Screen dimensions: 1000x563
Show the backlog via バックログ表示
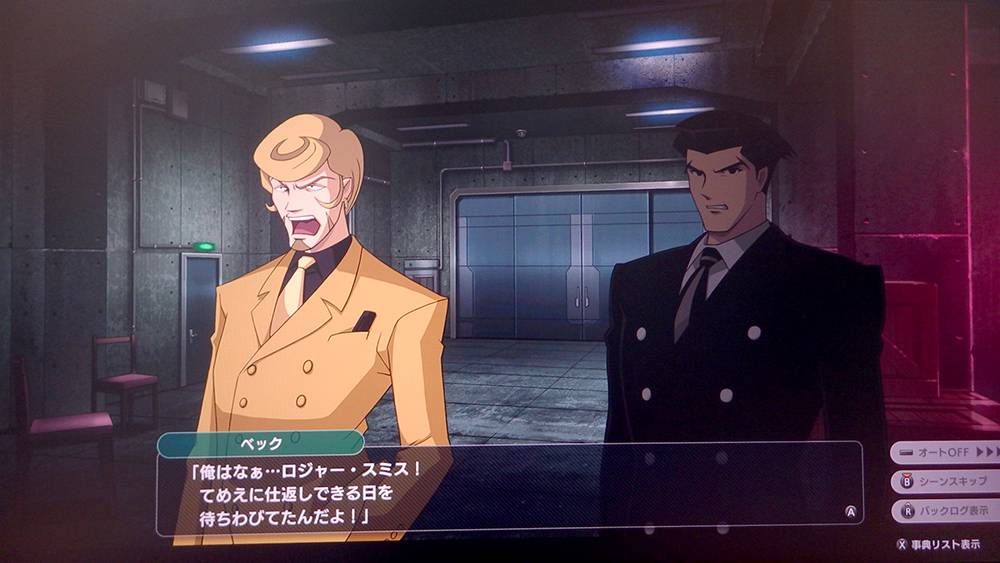tap(944, 510)
